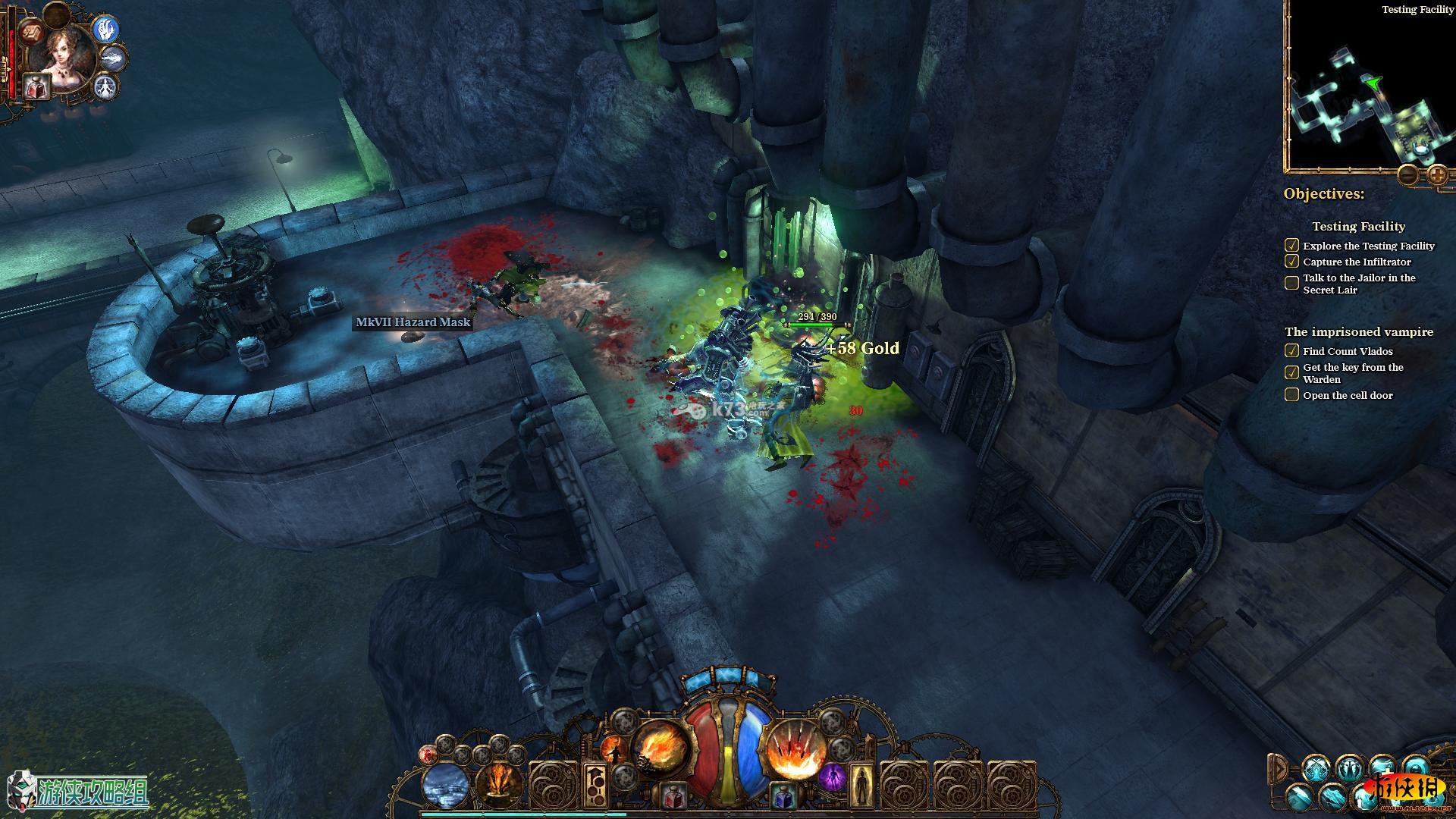The width and height of the screenshot is (1456, 819).
Task: Toggle the companion's glowing figure aura icon
Action: click(x=106, y=86)
